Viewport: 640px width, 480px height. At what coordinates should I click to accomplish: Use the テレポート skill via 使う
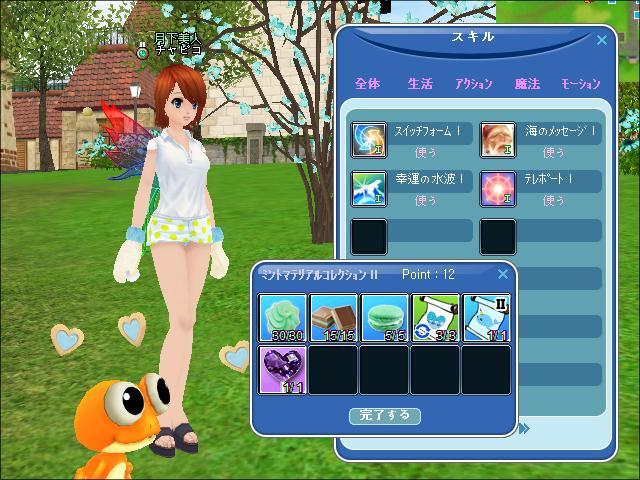point(554,201)
